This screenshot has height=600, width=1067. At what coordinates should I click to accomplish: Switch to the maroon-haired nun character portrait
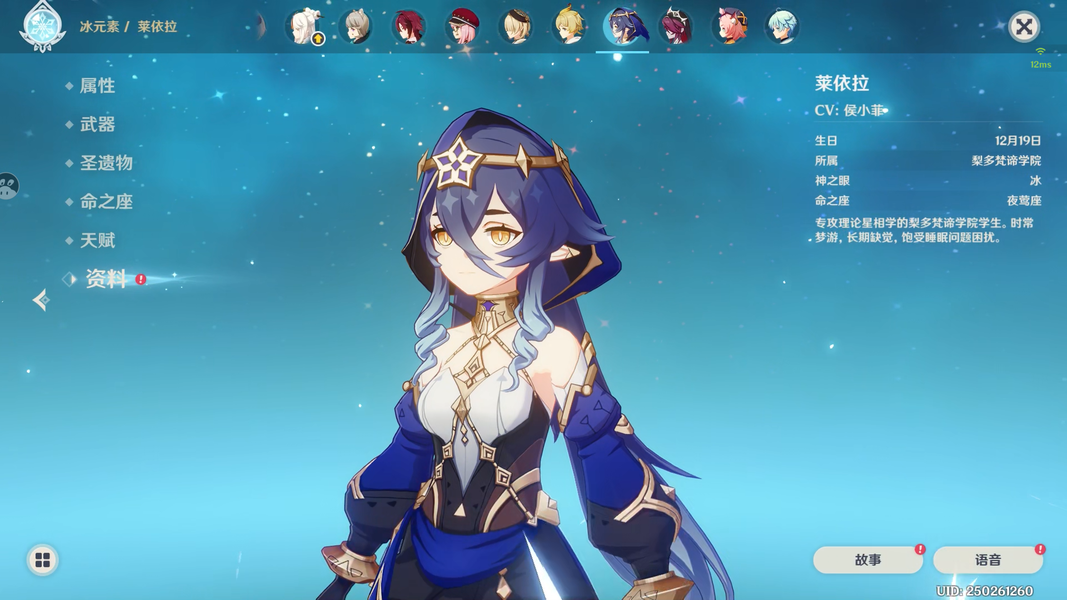[x=676, y=27]
